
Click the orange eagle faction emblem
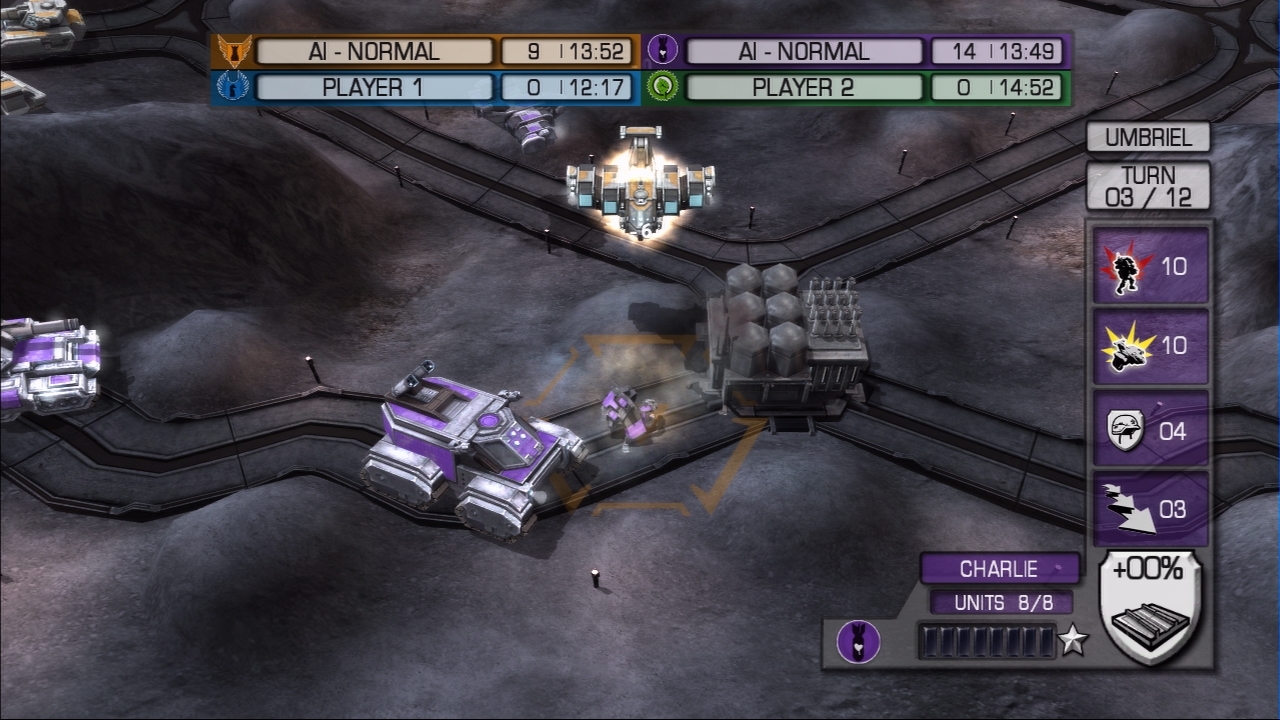tap(233, 51)
